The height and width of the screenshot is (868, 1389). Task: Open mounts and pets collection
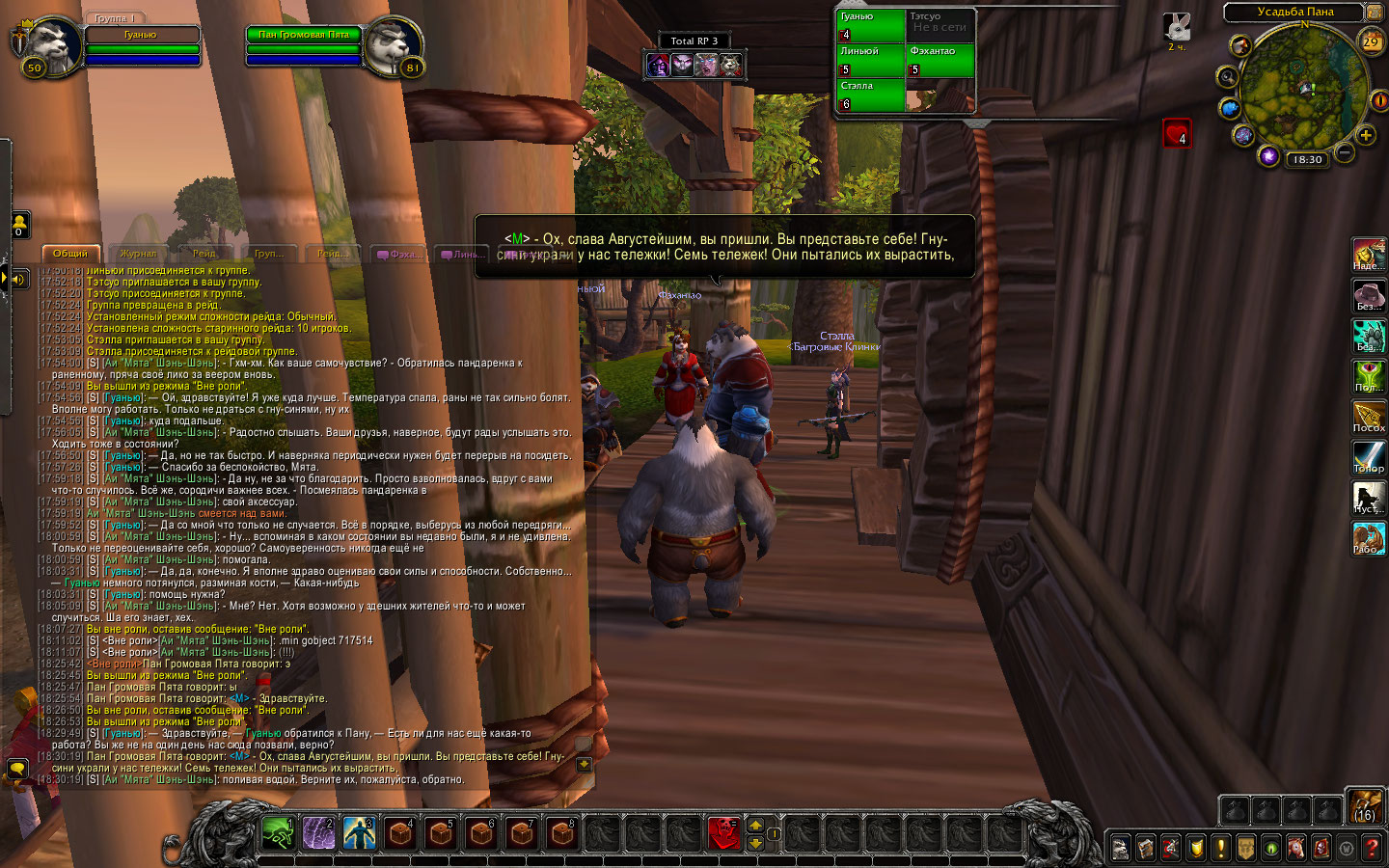pyautogui.click(x=1296, y=848)
